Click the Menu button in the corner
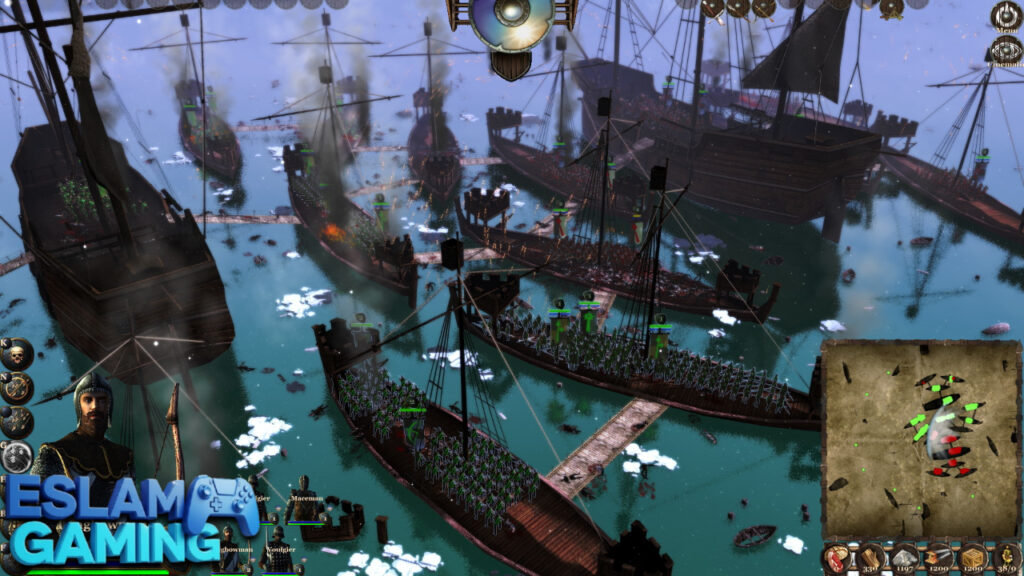The height and width of the screenshot is (576, 1024). point(1005,16)
